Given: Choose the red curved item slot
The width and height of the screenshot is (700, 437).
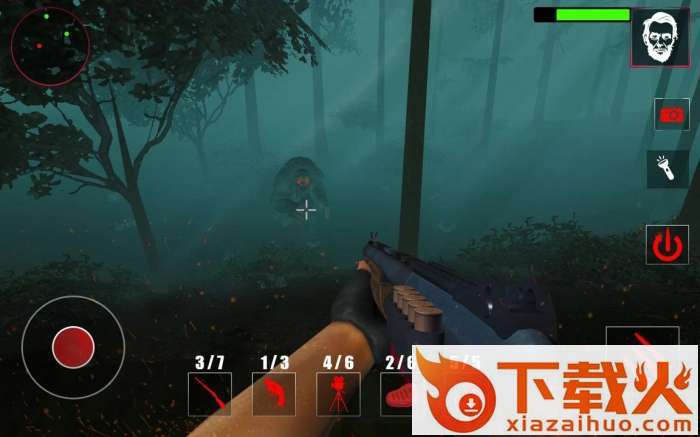Looking at the screenshot, I should [273, 394].
